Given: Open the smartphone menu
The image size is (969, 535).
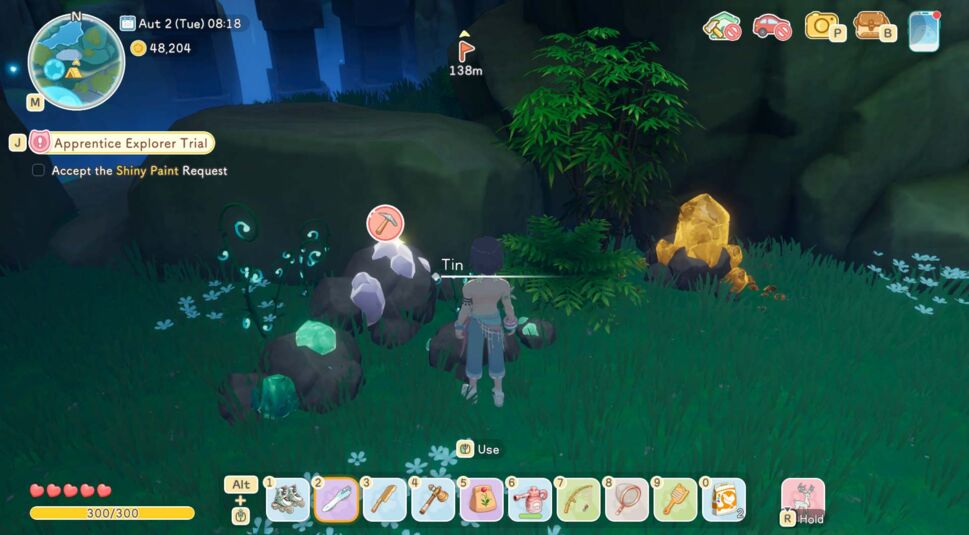Looking at the screenshot, I should pos(924,30).
